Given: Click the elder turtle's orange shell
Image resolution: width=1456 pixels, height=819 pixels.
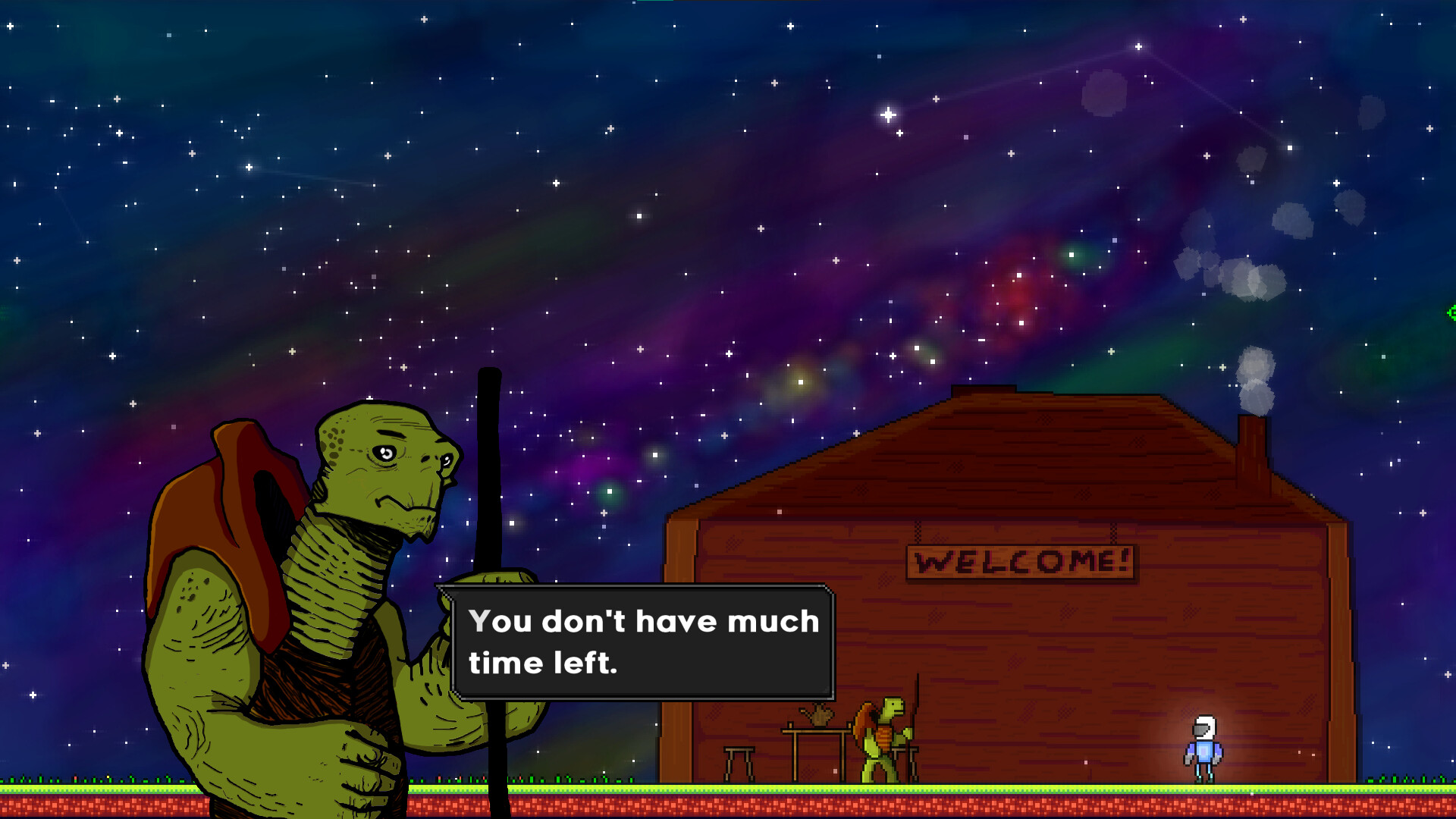Looking at the screenshot, I should 227,516.
